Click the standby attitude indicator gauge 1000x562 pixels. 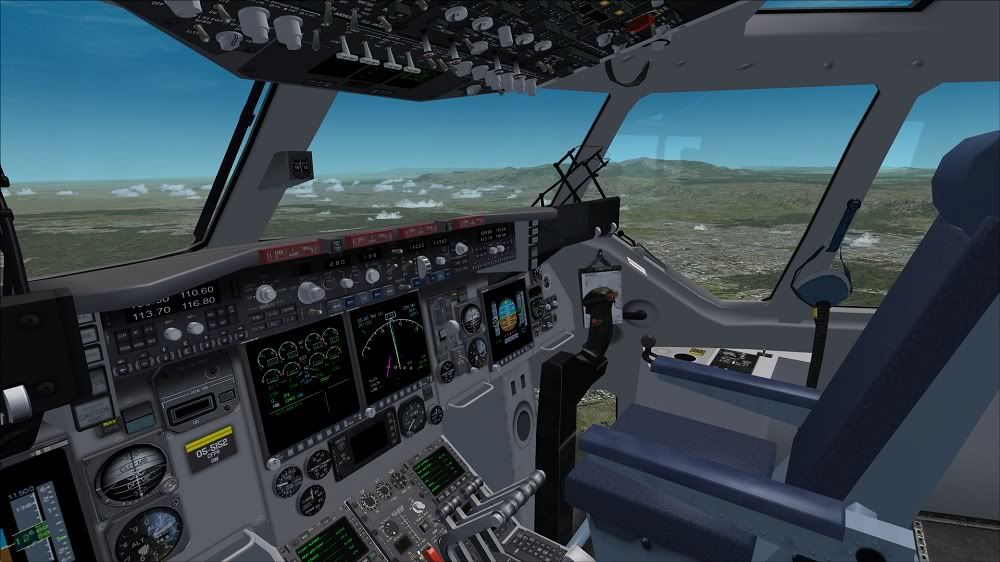point(131,473)
